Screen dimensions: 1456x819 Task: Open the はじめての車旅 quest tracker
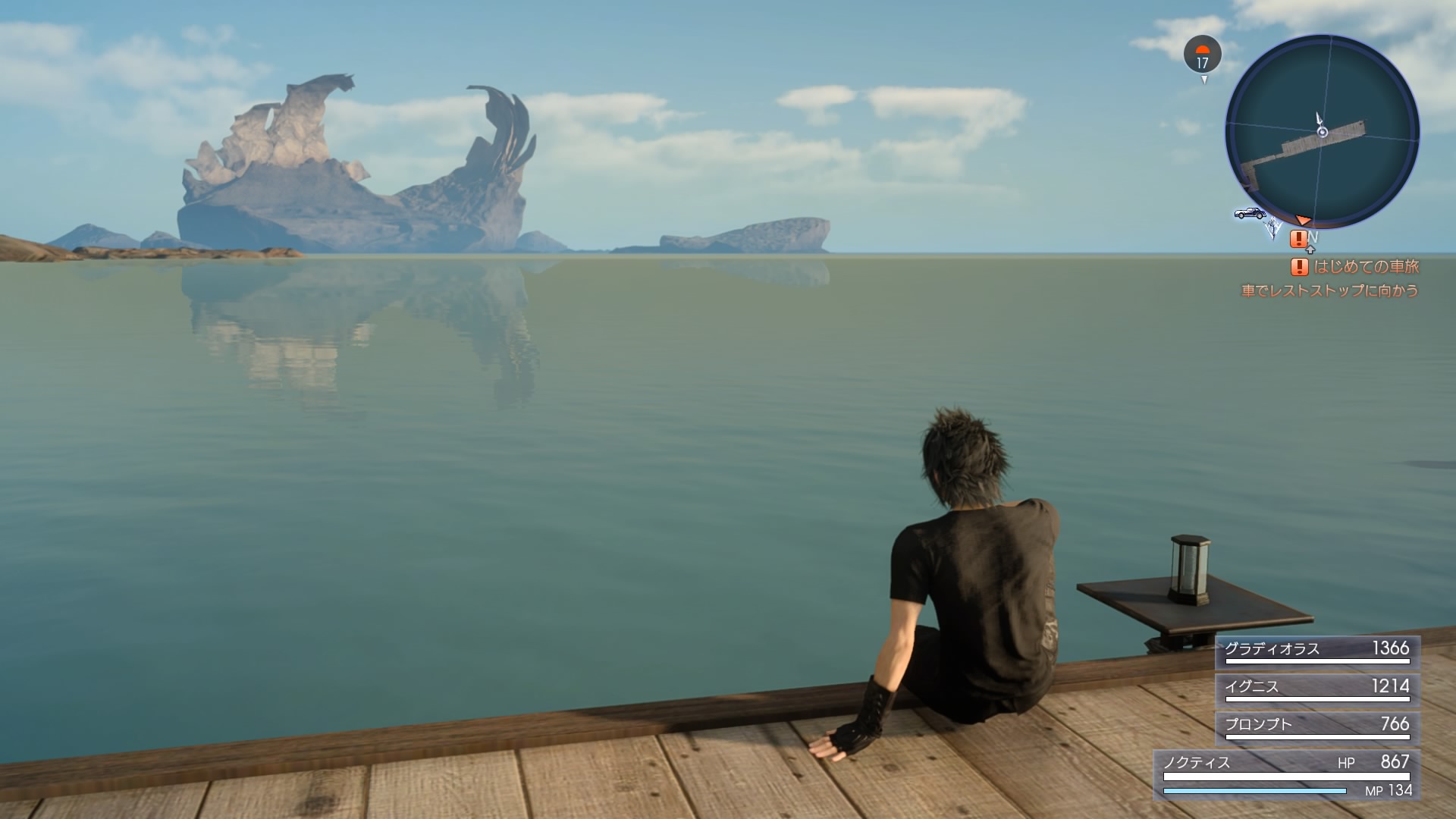[1355, 267]
